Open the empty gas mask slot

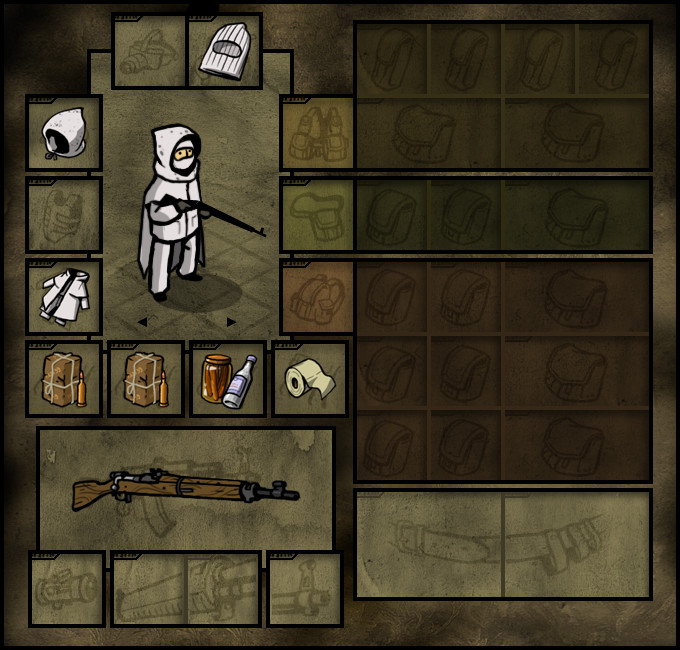tap(149, 51)
